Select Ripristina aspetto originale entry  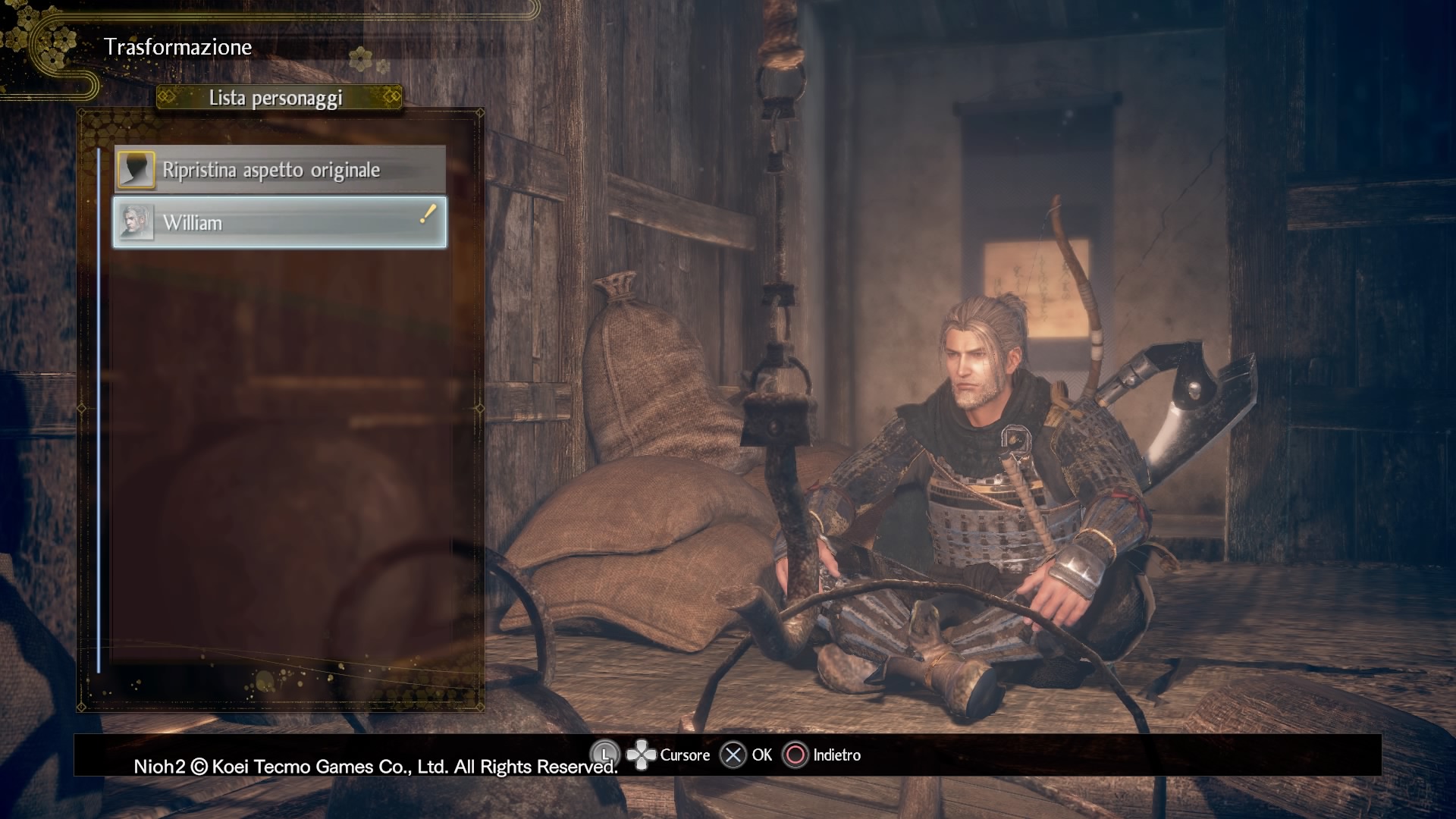pos(280,170)
